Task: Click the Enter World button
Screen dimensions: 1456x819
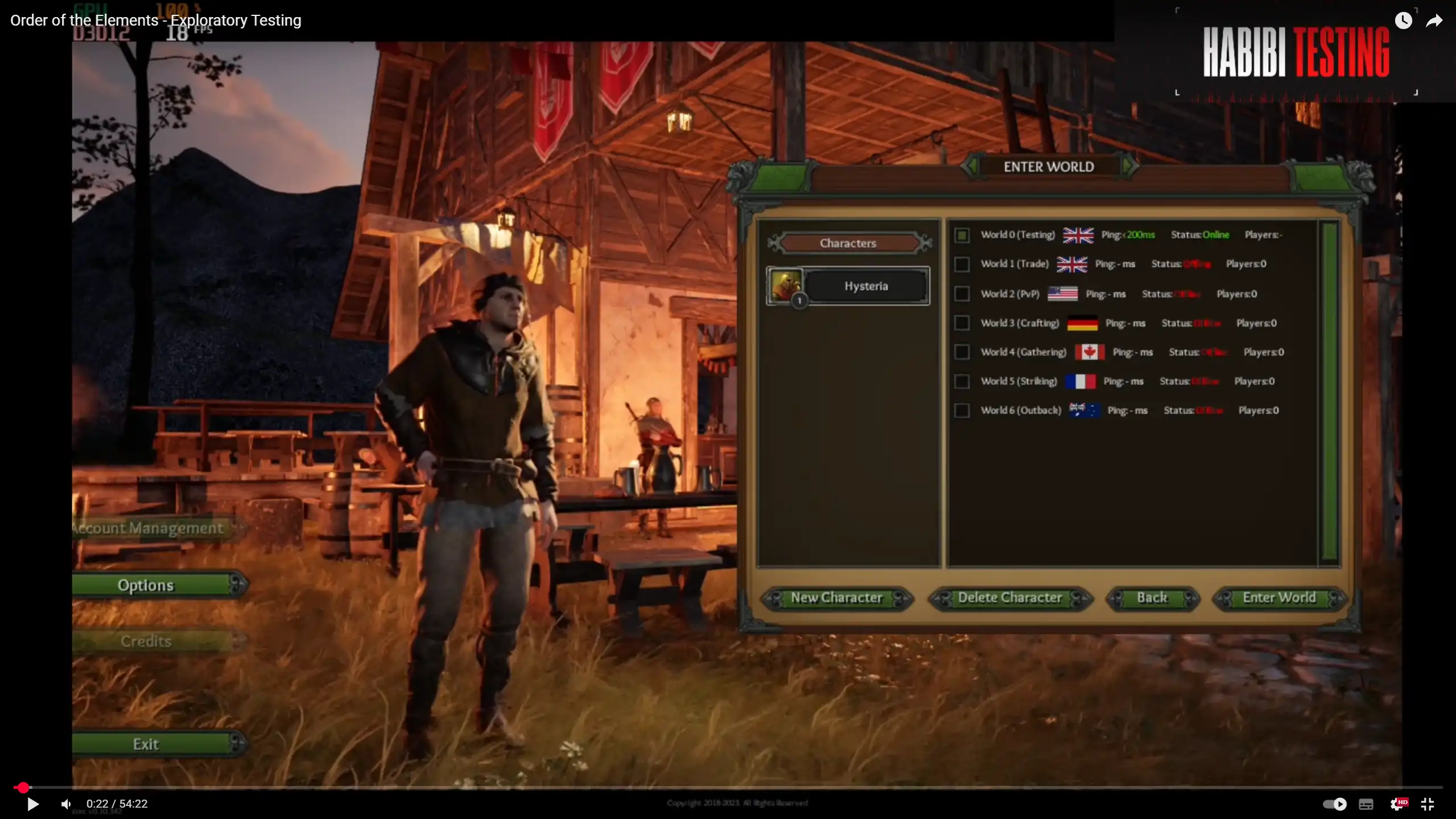Action: [1278, 598]
